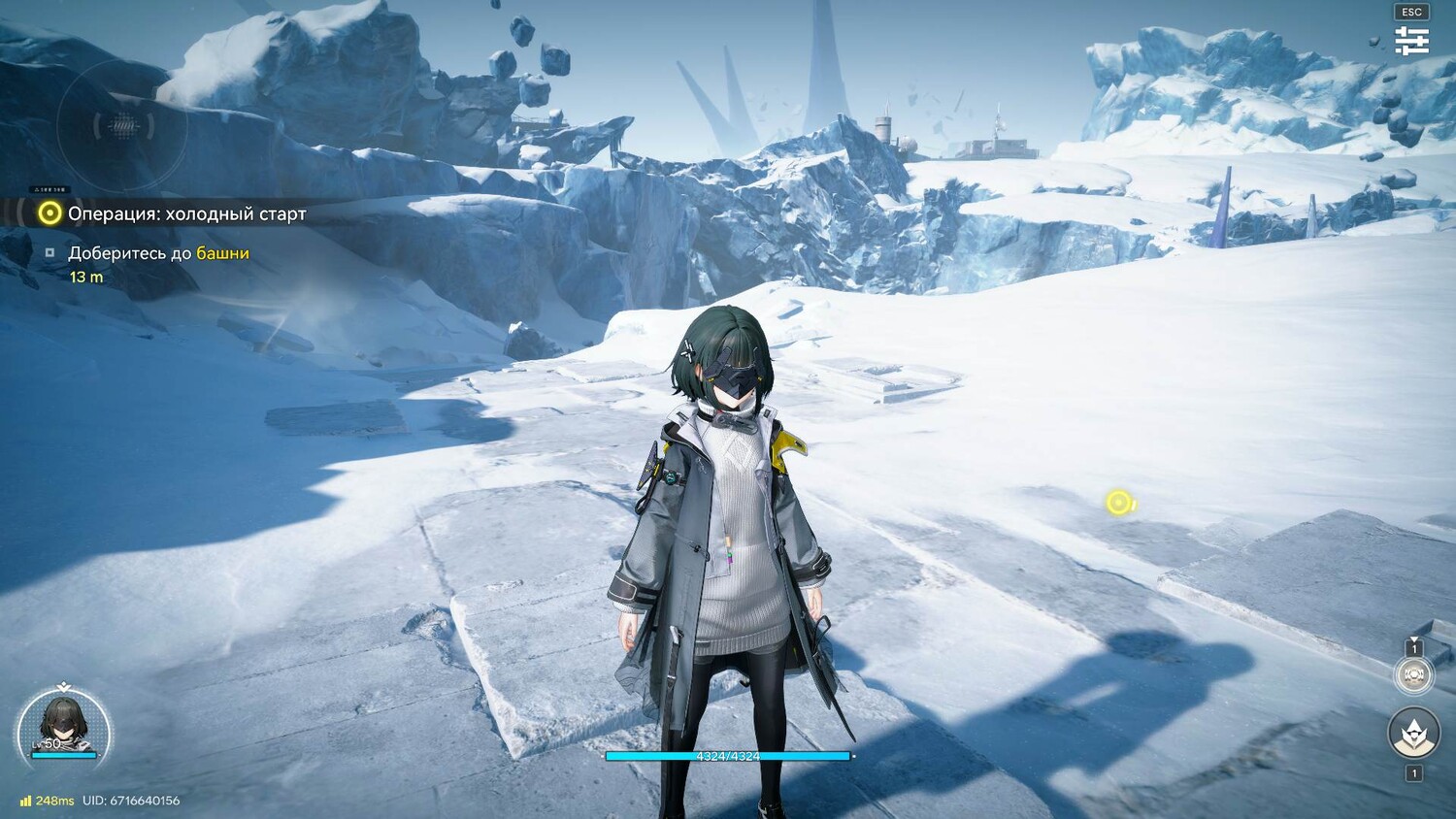
Task: Open the settings sliders menu icon
Action: click(1411, 41)
